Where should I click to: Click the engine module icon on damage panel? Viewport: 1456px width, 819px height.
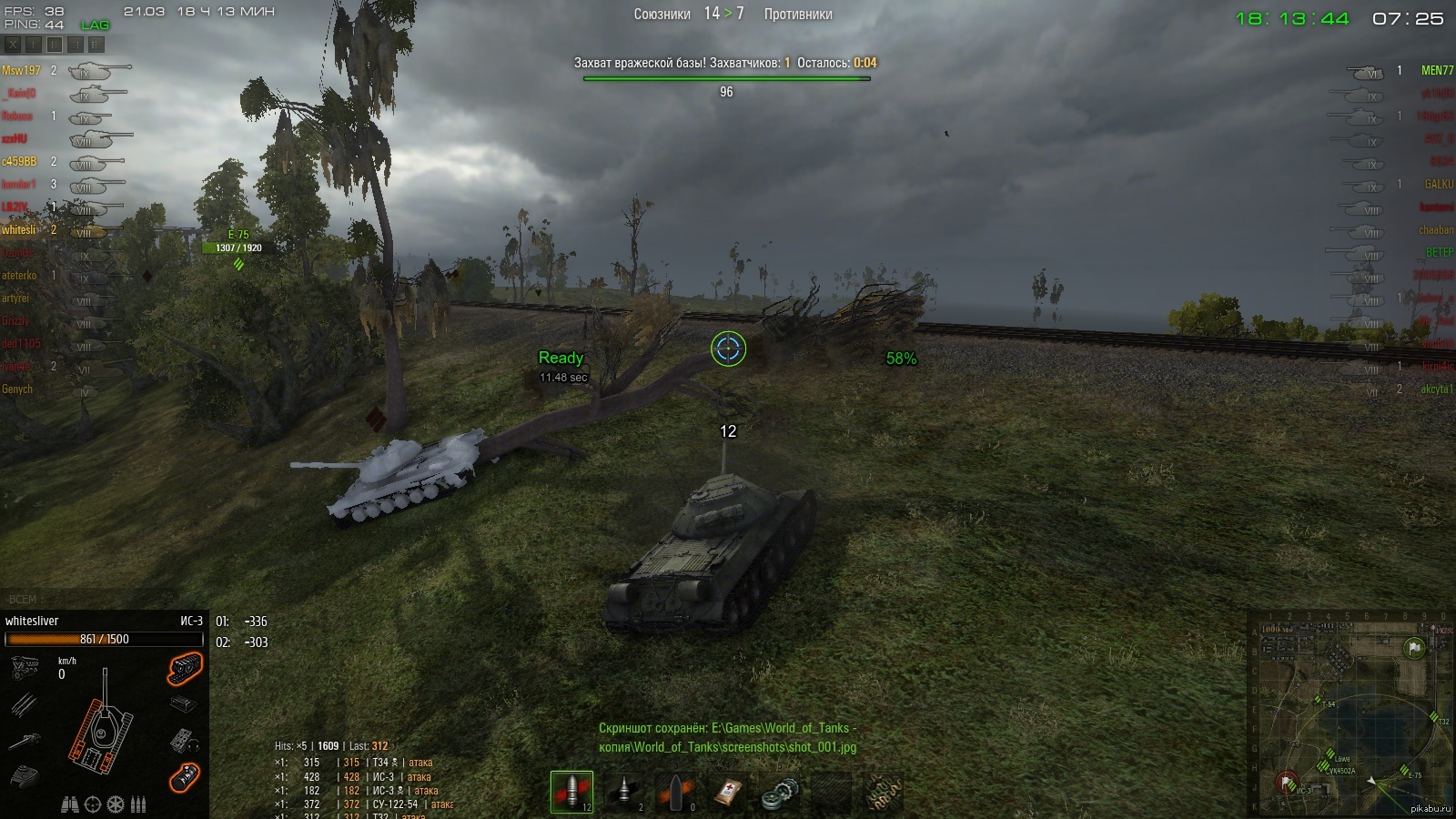point(25,666)
